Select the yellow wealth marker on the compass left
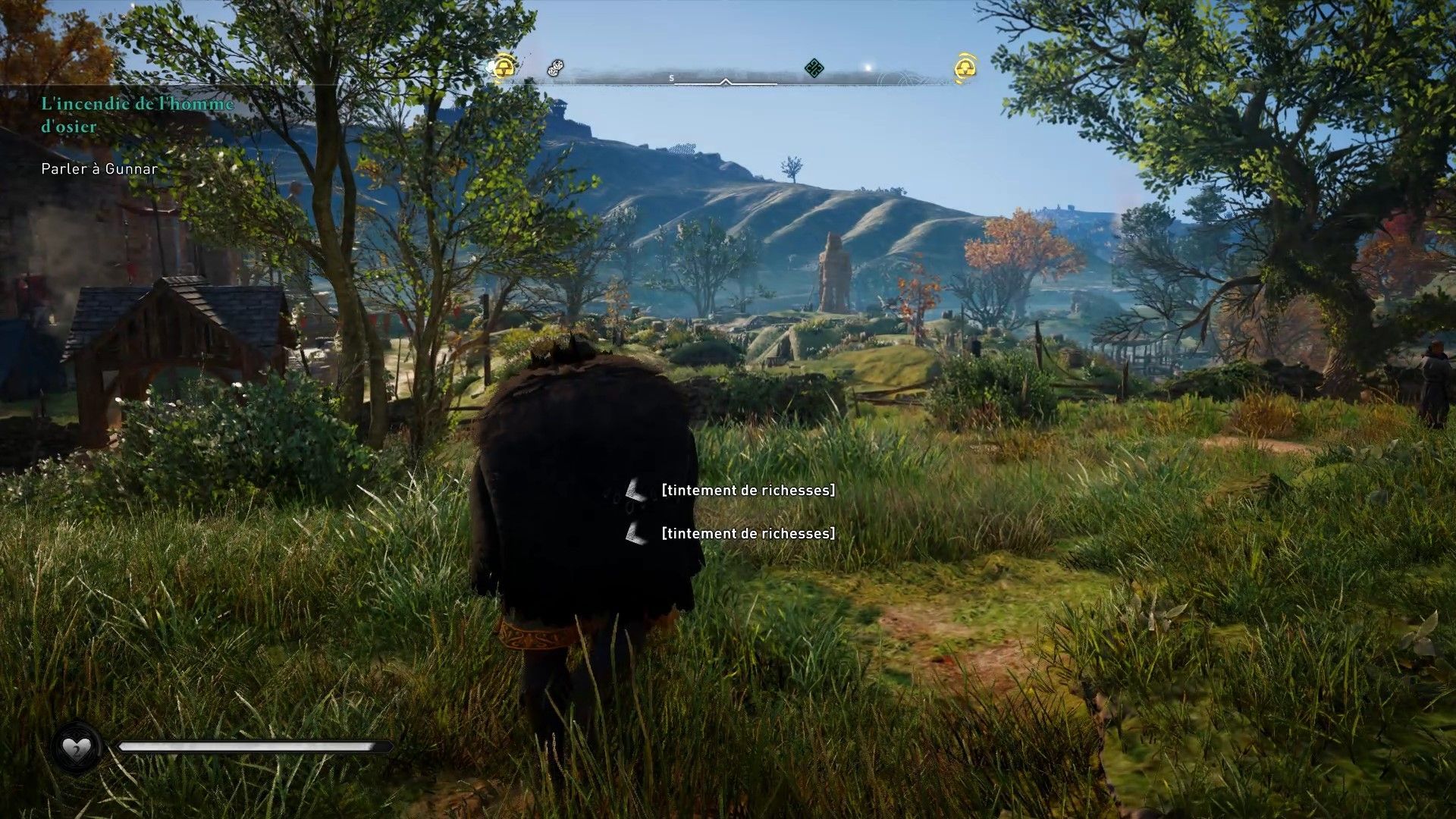This screenshot has width=1456, height=819. tap(503, 68)
